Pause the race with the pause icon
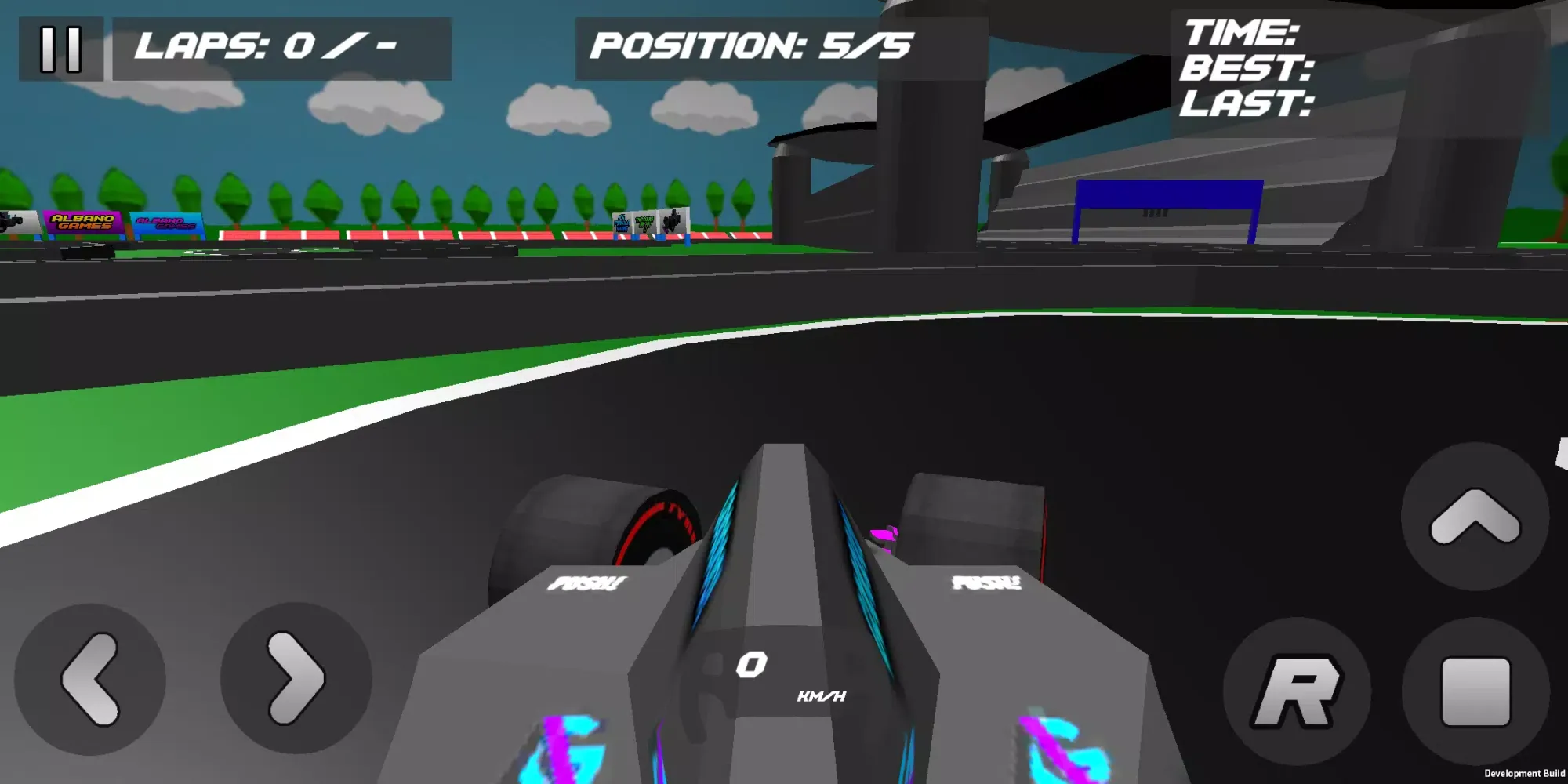1568x784 pixels. click(x=61, y=49)
